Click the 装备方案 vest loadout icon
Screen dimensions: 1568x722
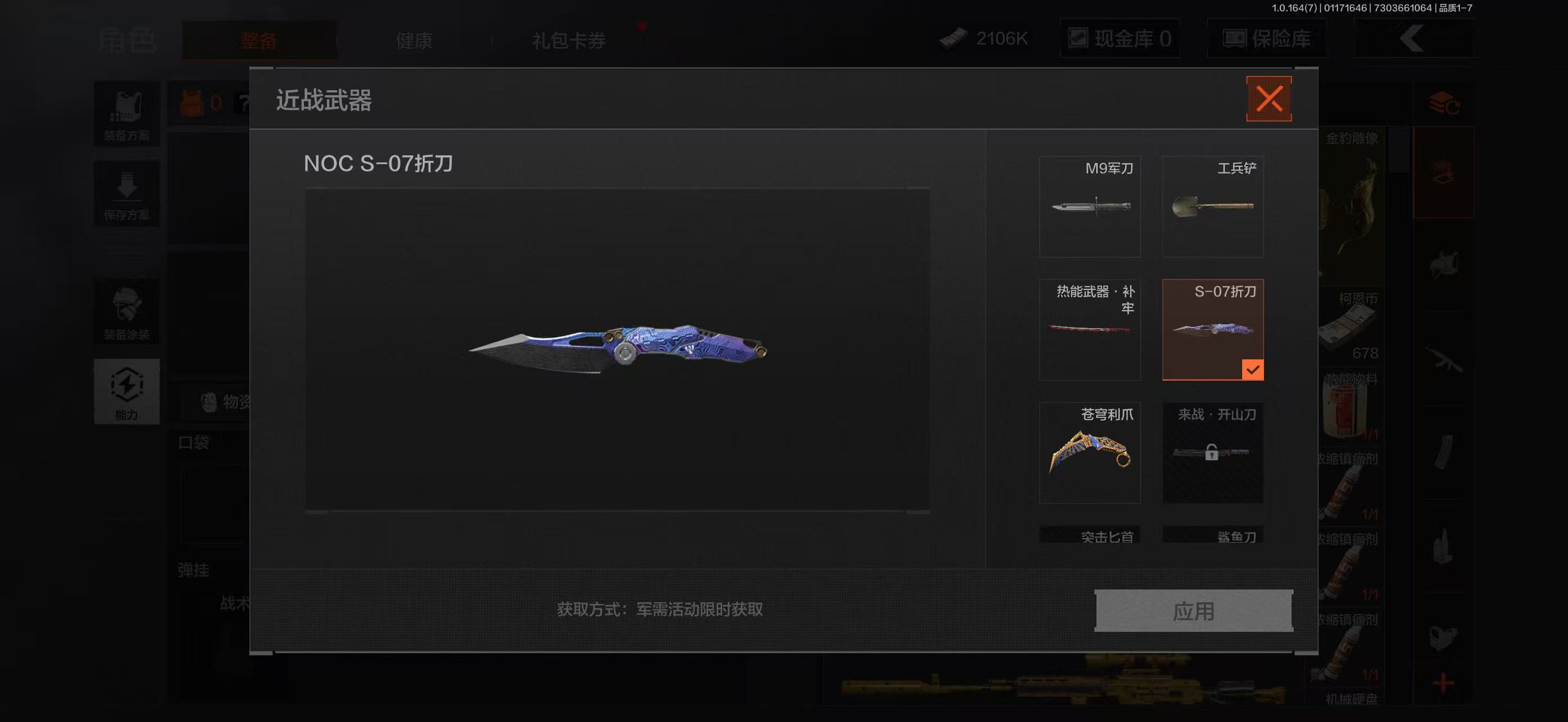(127, 113)
